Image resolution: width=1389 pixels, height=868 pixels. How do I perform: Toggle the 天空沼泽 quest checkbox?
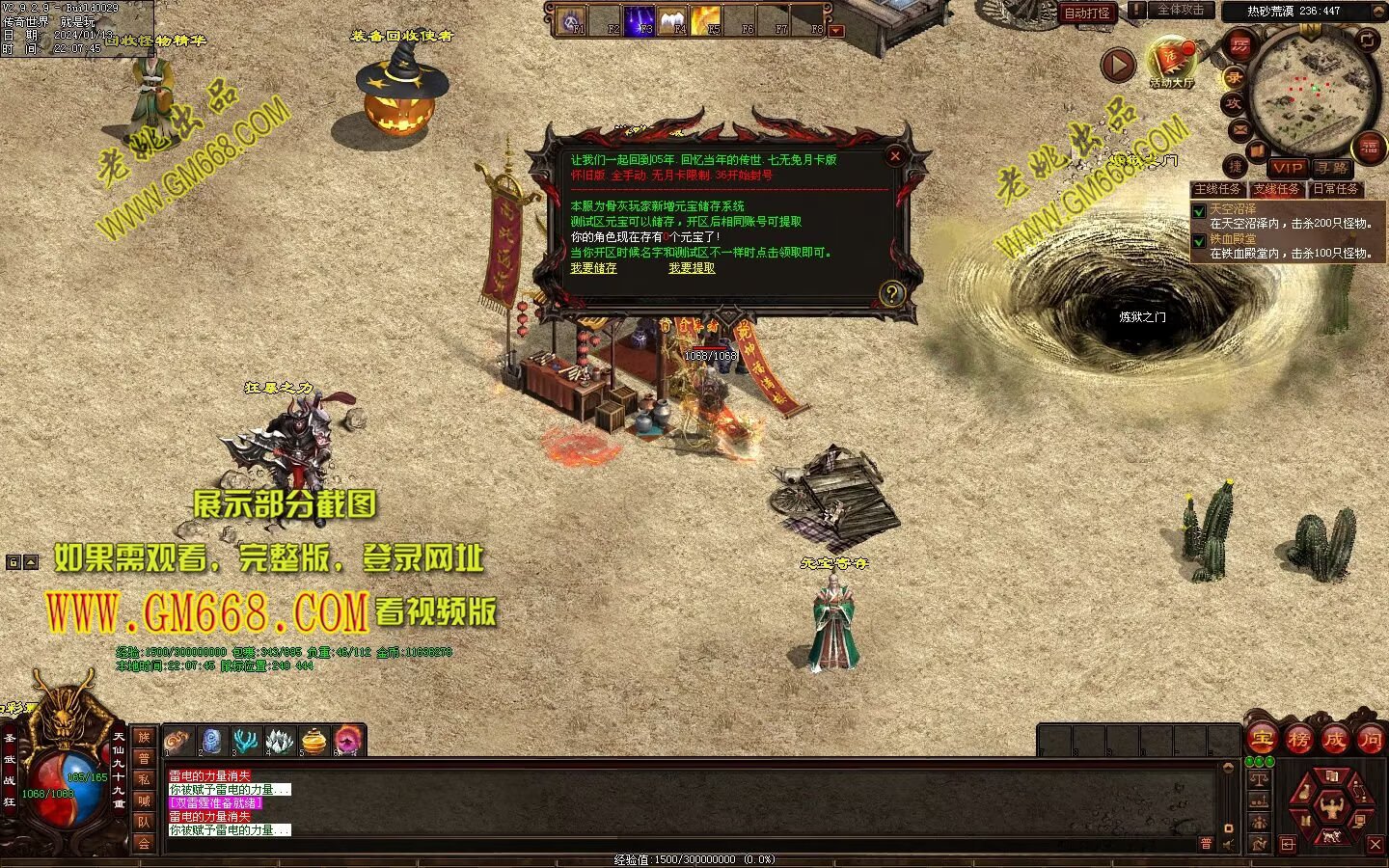(x=1199, y=210)
